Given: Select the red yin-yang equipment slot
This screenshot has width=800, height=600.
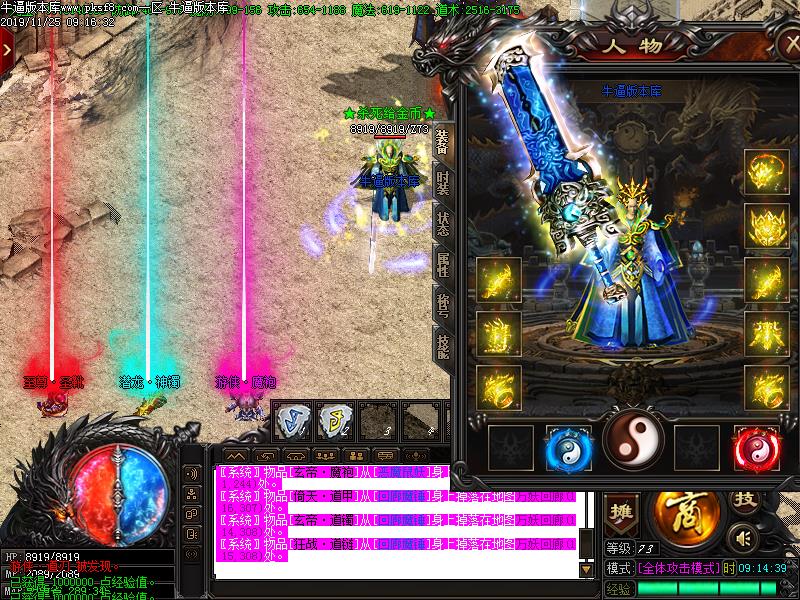Looking at the screenshot, I should 755,447.
